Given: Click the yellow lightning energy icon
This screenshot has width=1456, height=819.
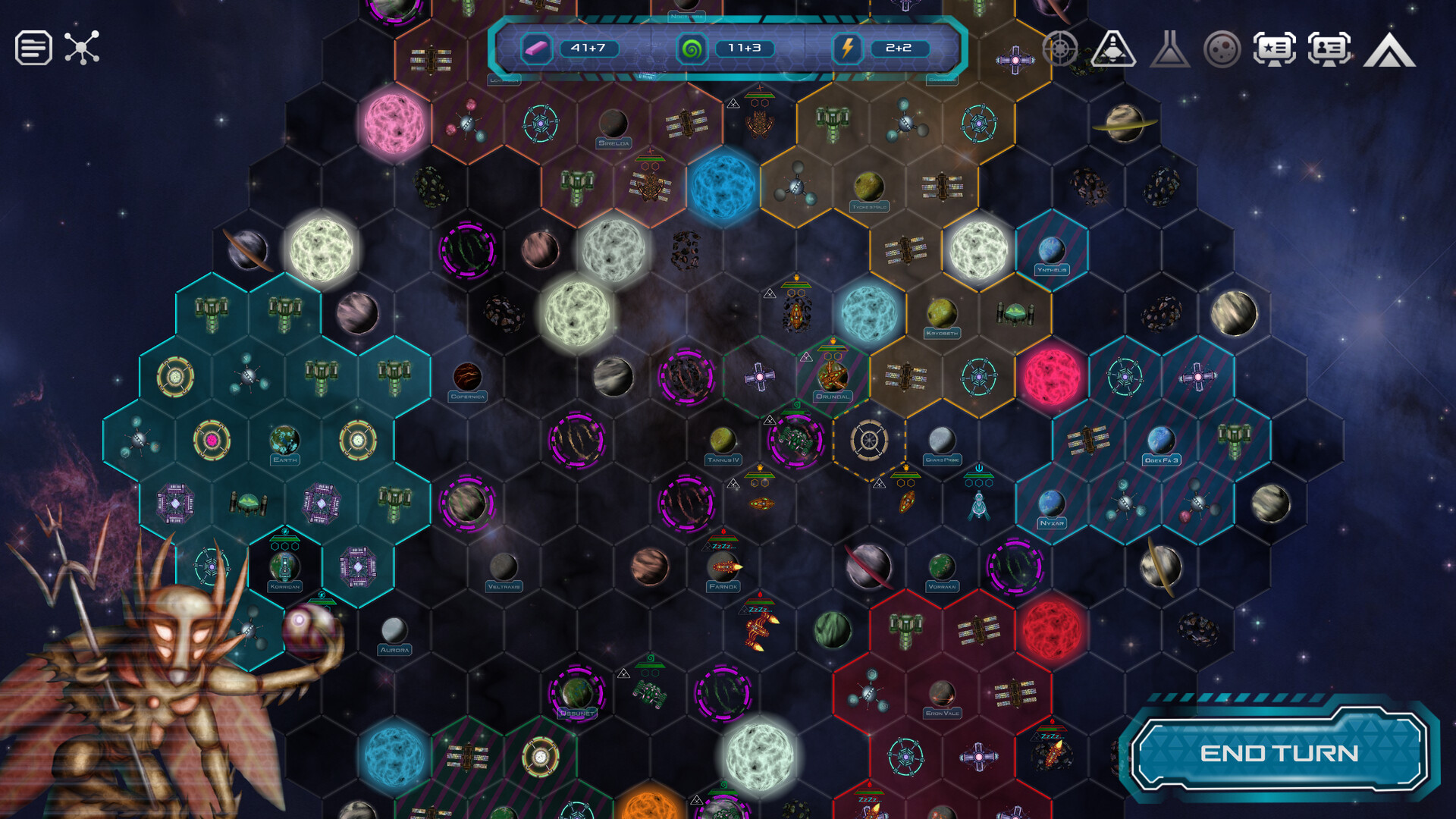Looking at the screenshot, I should (x=849, y=49).
